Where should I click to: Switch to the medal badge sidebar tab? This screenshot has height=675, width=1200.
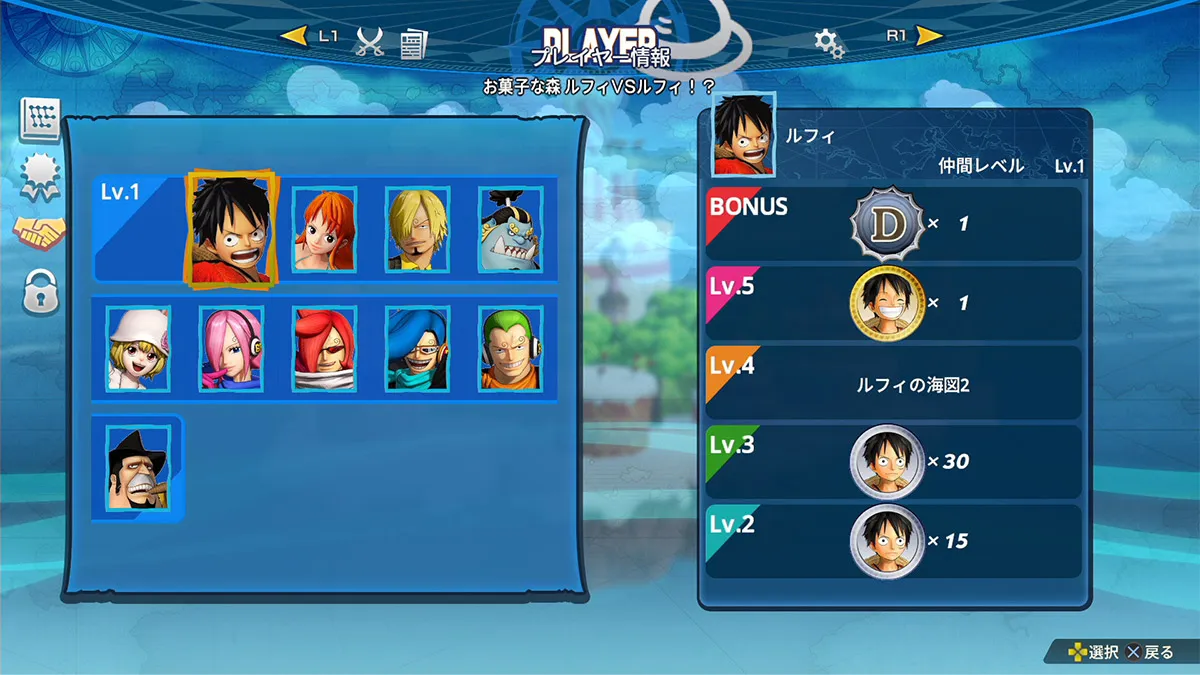[x=41, y=177]
